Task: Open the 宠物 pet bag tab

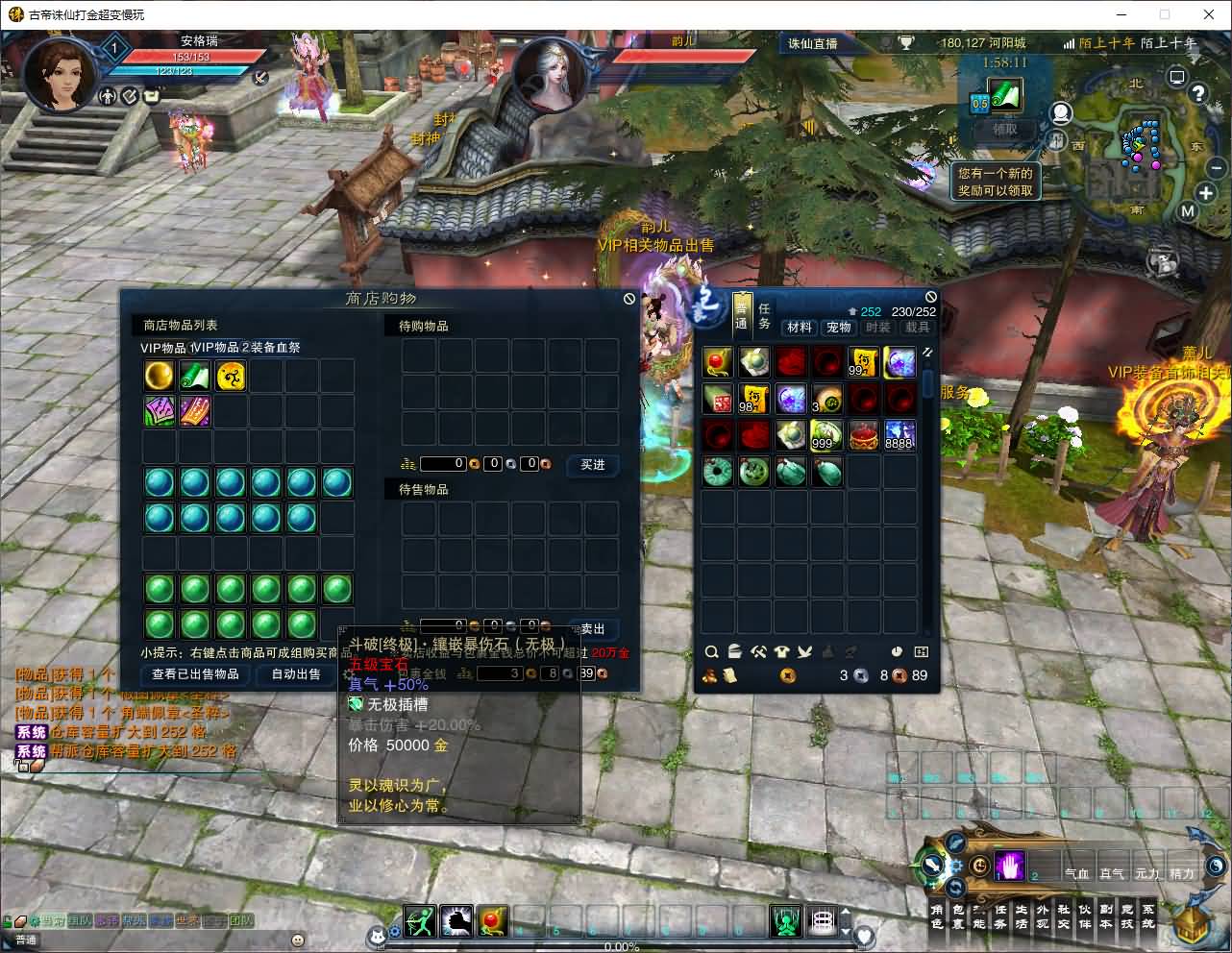Action: [838, 328]
